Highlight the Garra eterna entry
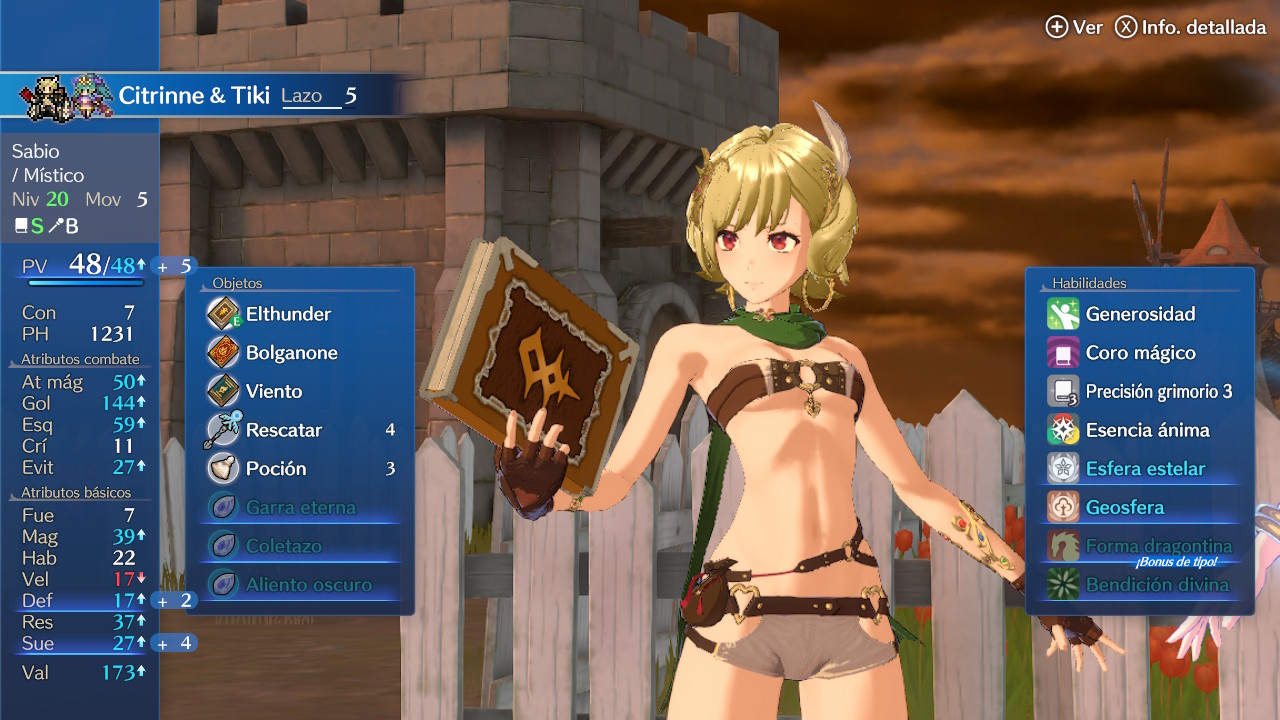 click(300, 507)
